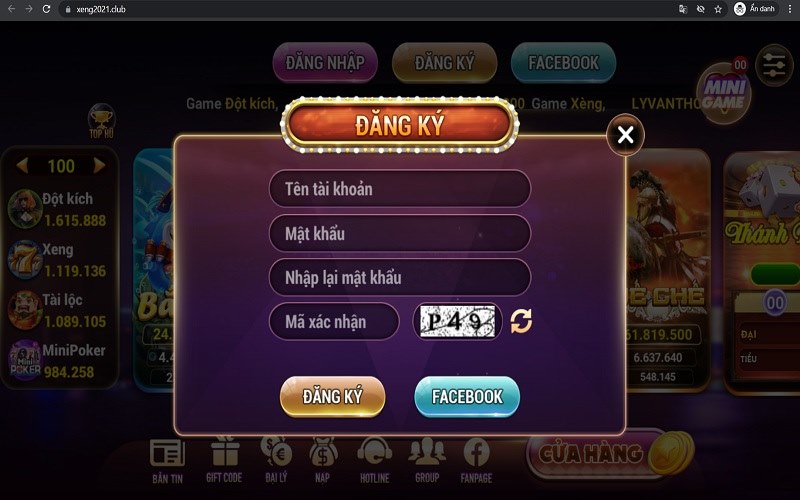
Task: Click the Mã xác nhận captcha field
Action: pyautogui.click(x=334, y=321)
